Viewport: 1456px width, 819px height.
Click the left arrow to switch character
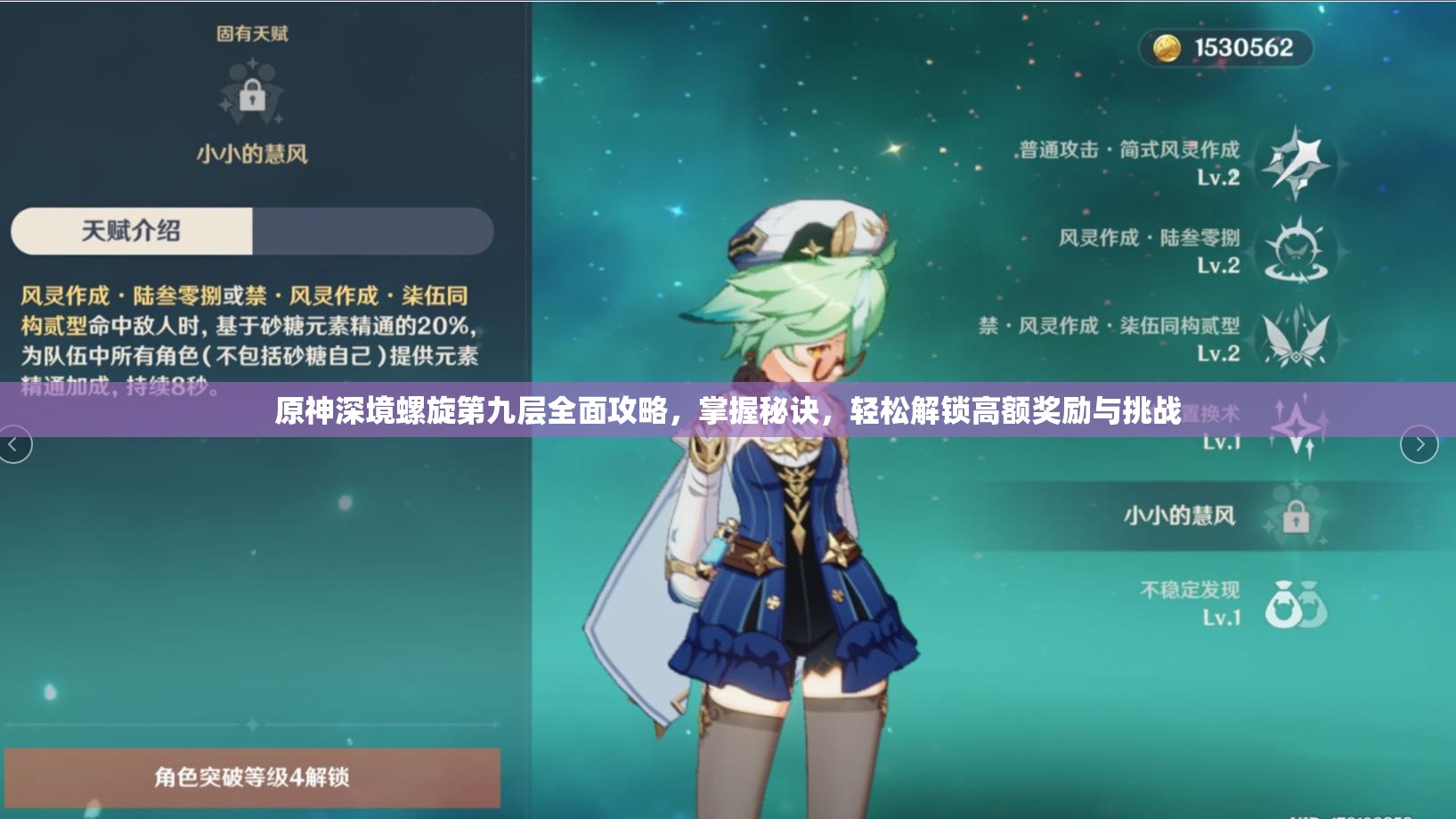click(x=14, y=443)
